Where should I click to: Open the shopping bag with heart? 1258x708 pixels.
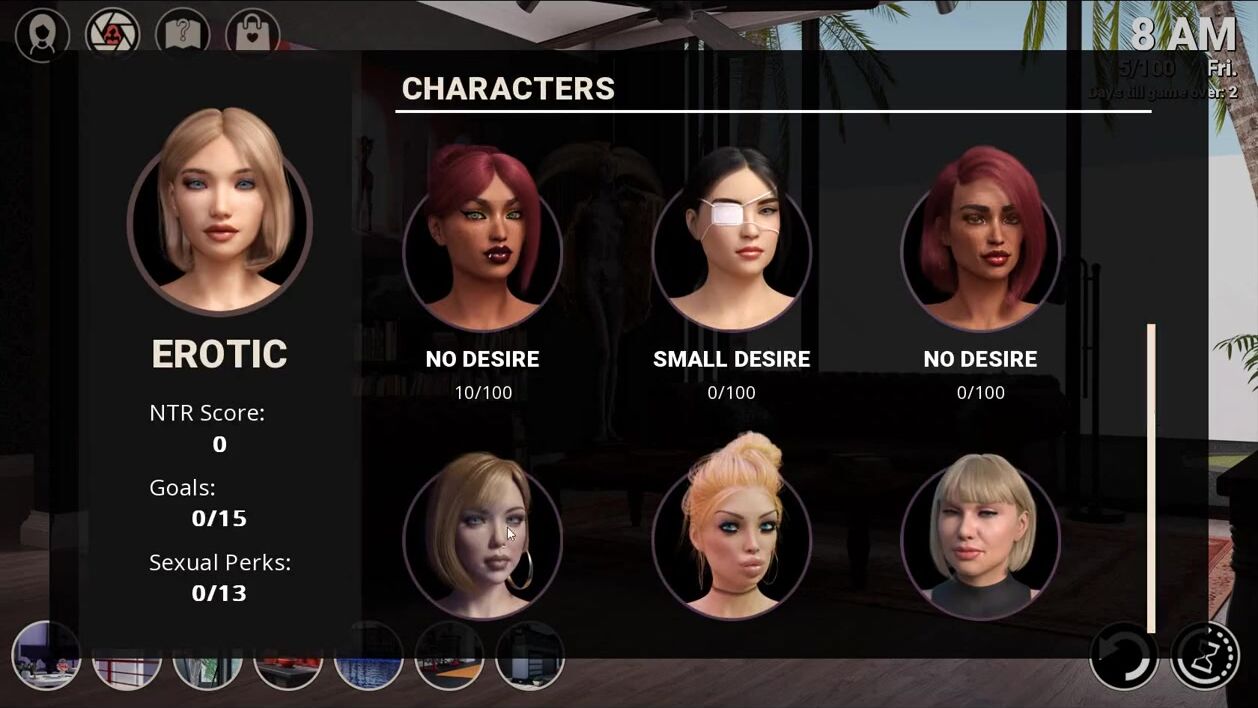coord(252,35)
